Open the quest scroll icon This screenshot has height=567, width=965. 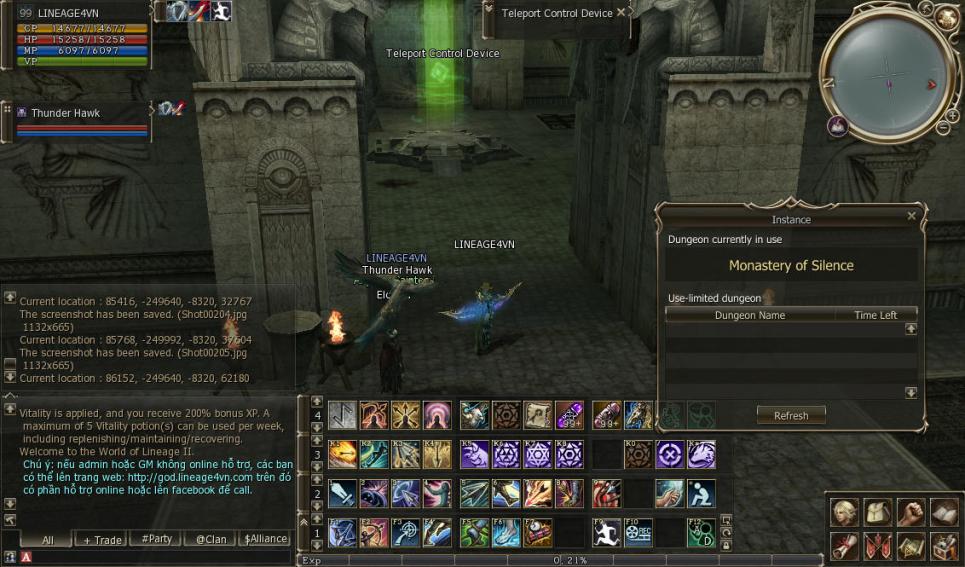tap(845, 546)
